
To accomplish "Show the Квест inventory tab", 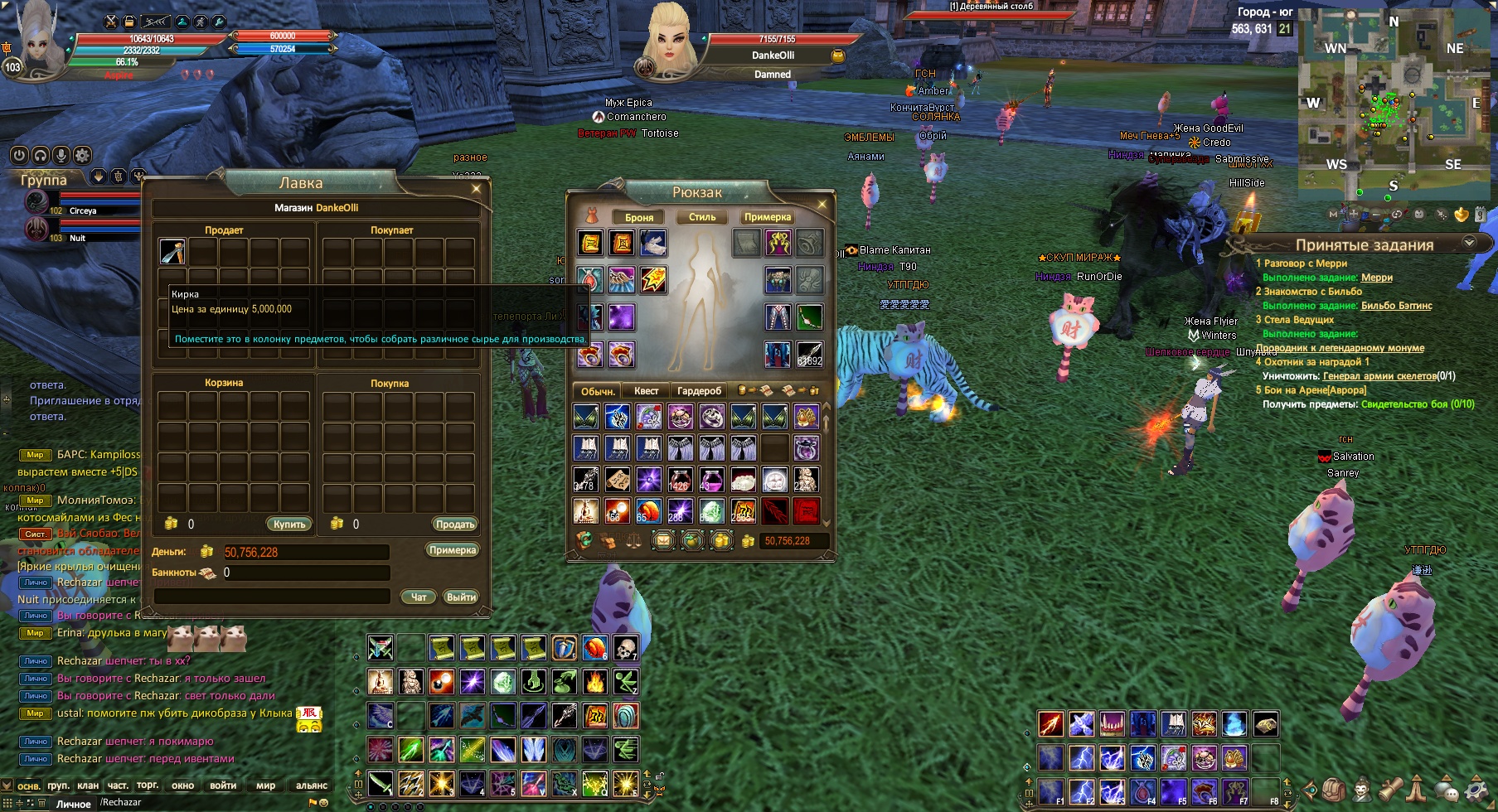I will [x=647, y=391].
